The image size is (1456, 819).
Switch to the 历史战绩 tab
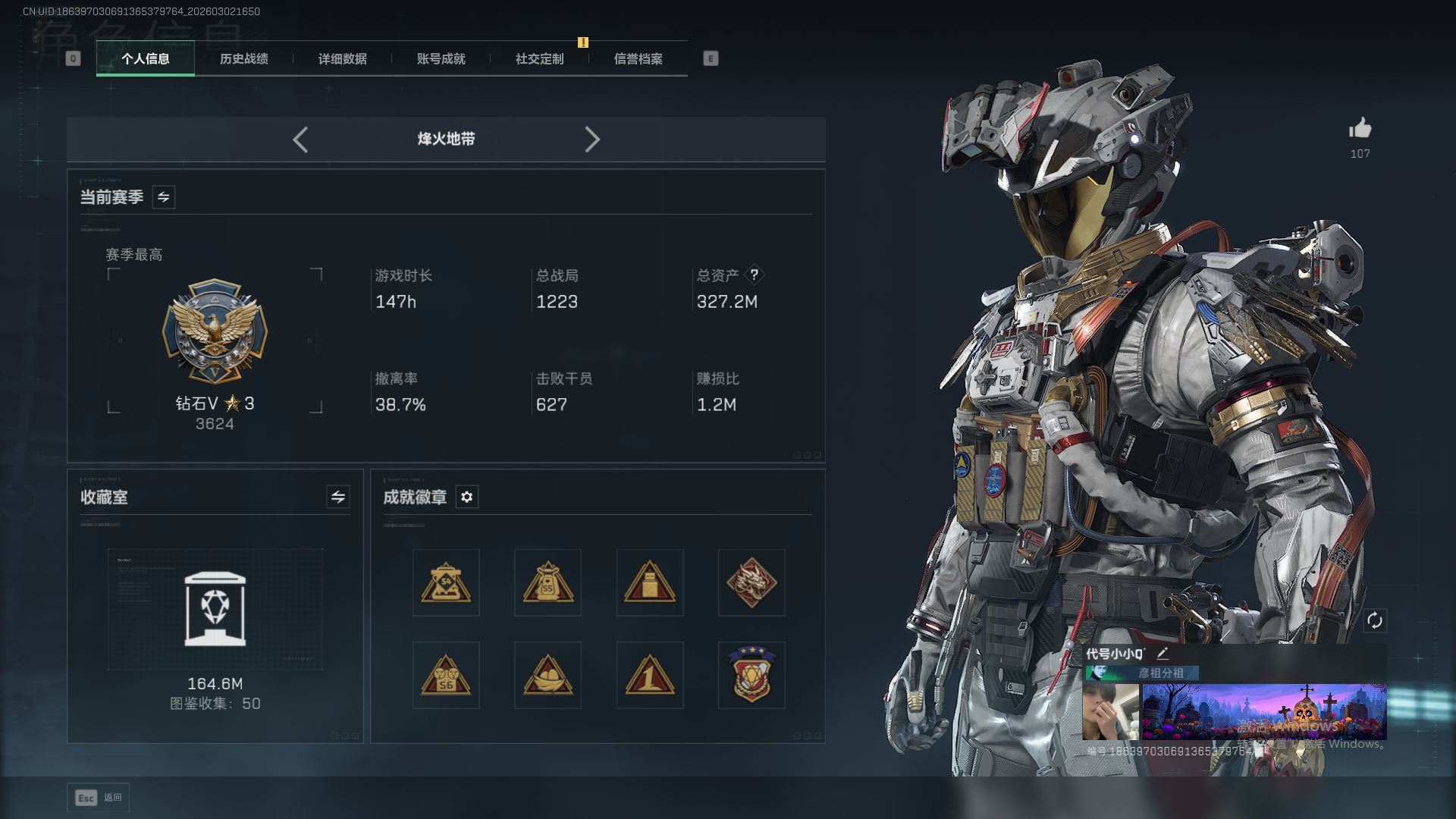243,59
